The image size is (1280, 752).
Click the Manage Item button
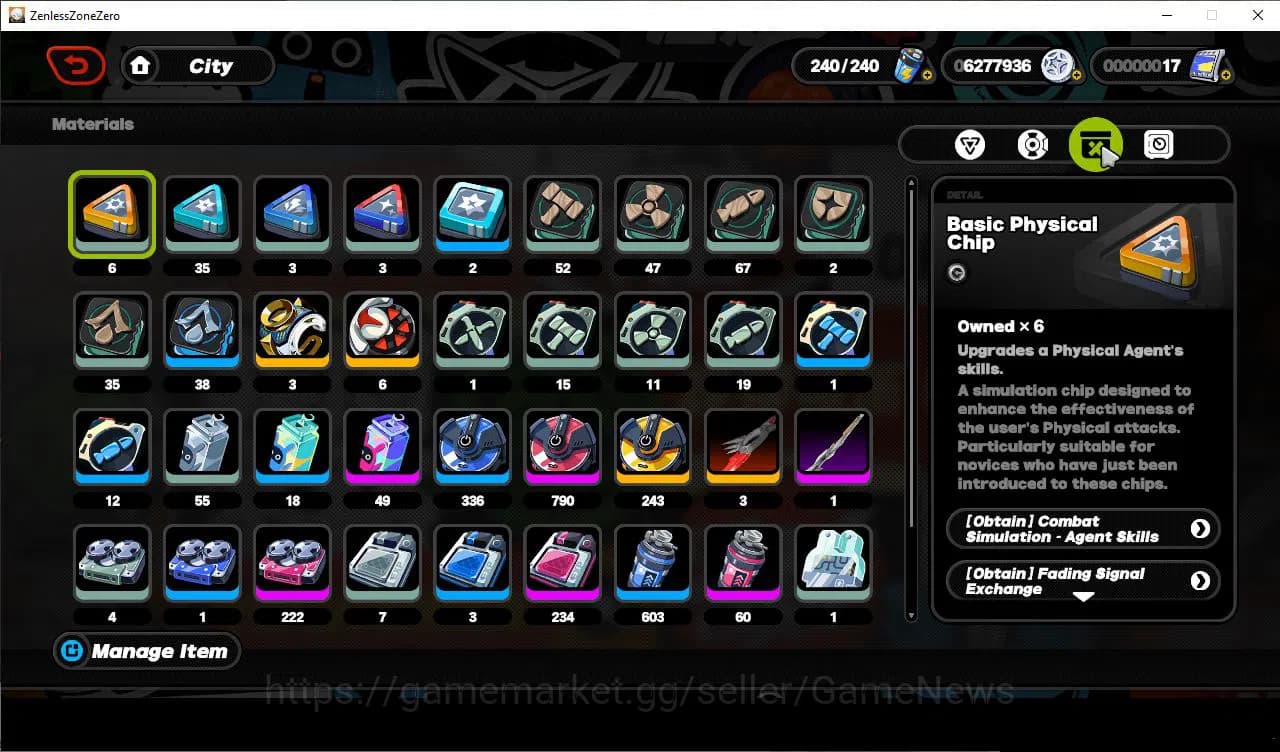click(146, 651)
